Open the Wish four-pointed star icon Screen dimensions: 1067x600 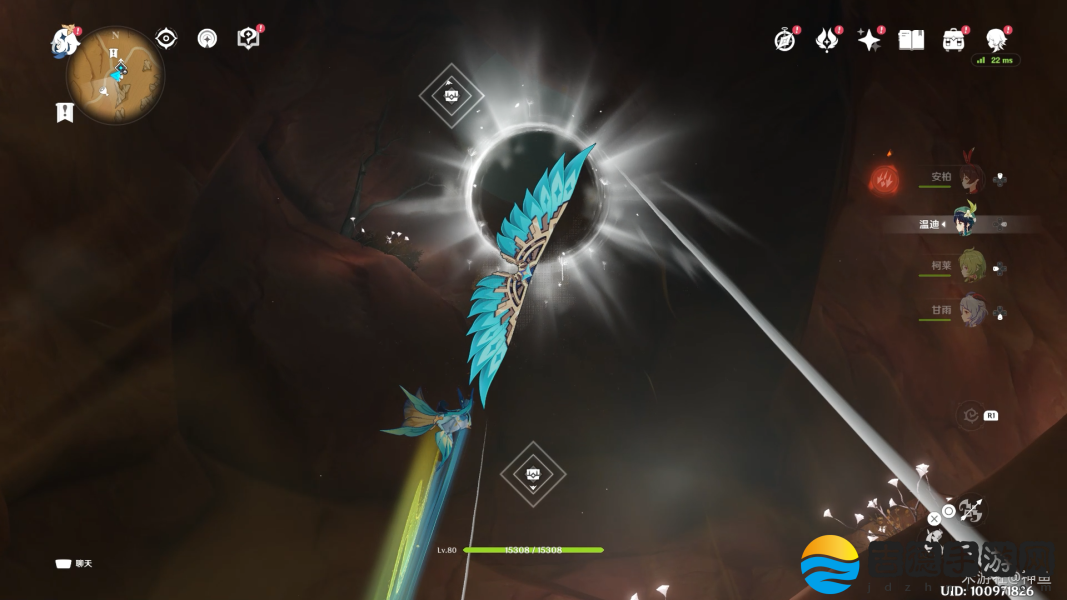(869, 40)
